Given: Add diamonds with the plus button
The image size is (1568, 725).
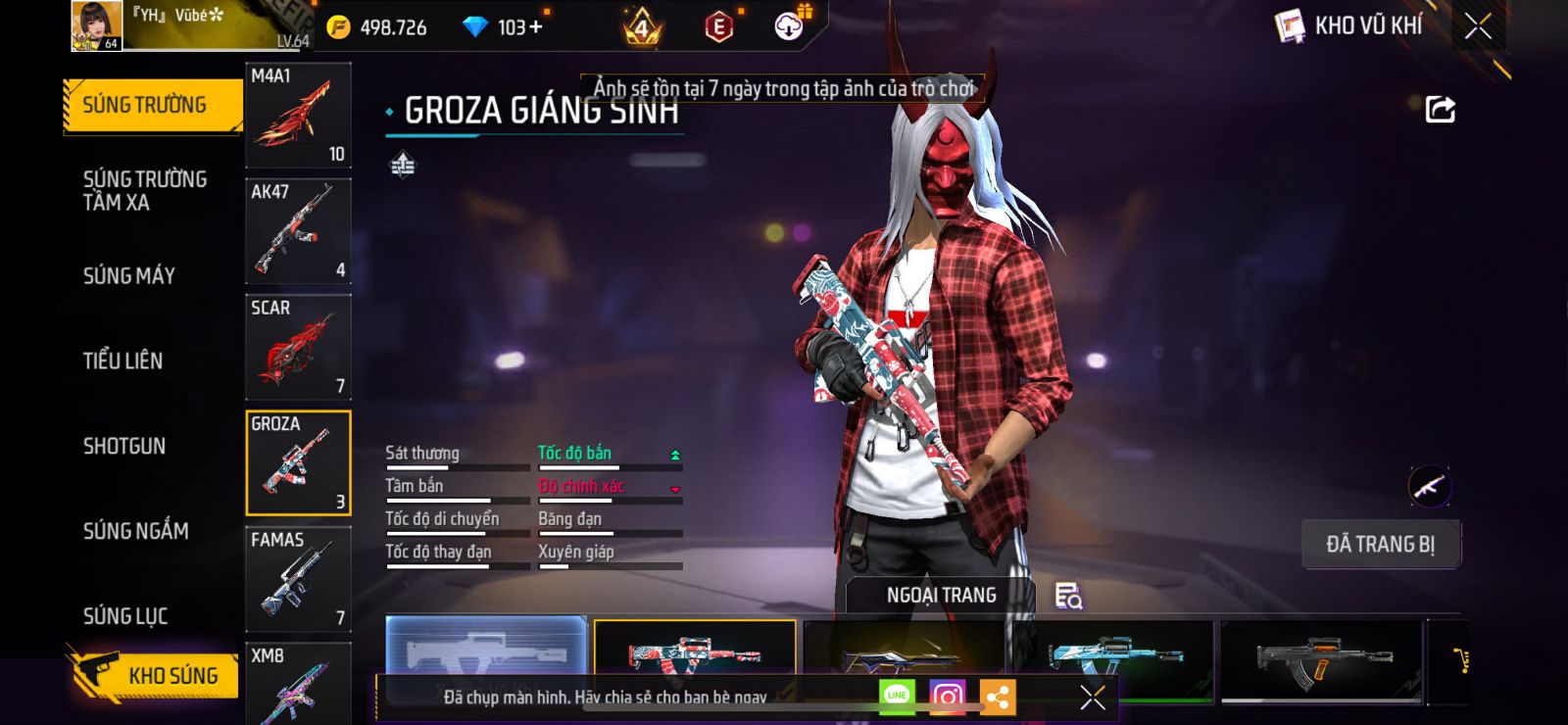Looking at the screenshot, I should 535,26.
